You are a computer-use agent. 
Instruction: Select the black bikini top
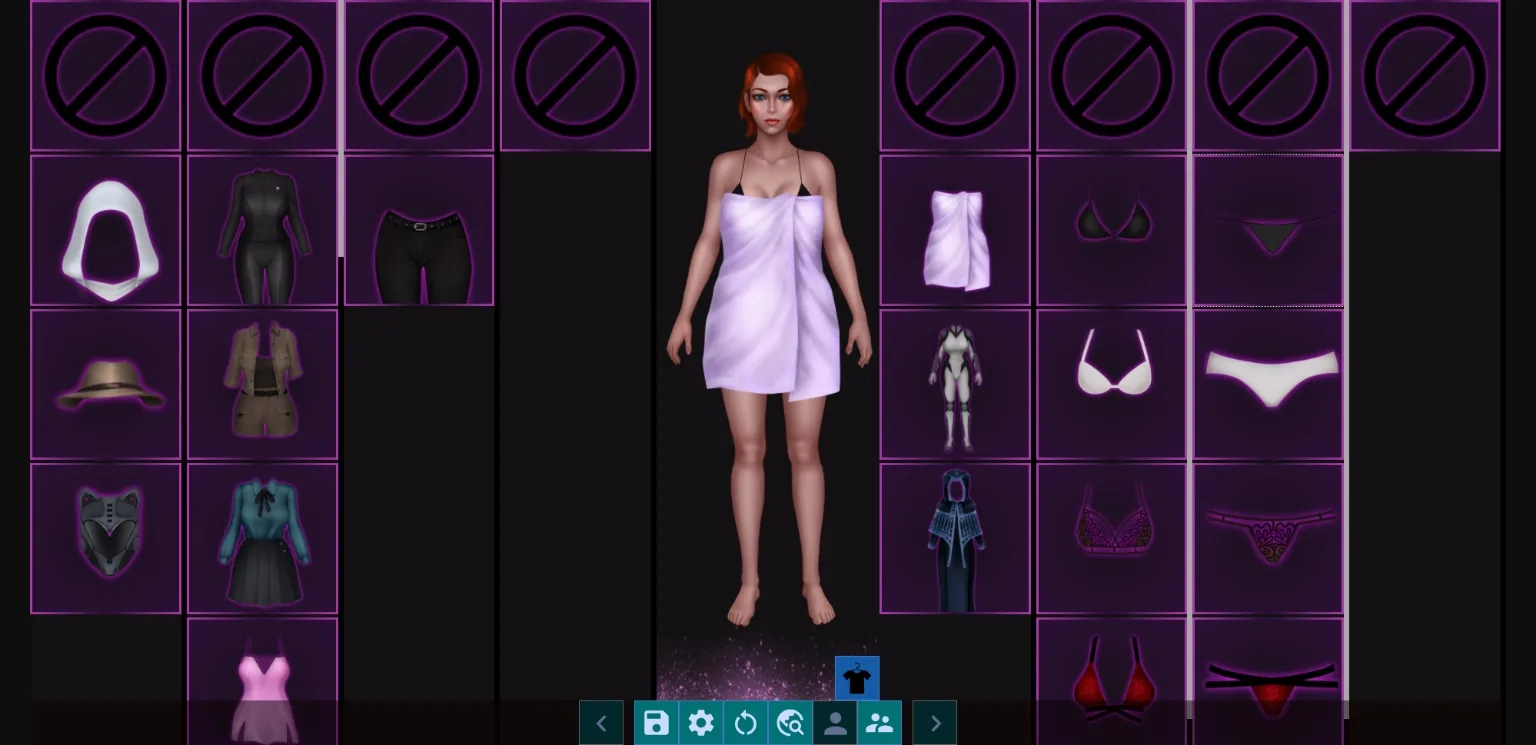click(1111, 229)
